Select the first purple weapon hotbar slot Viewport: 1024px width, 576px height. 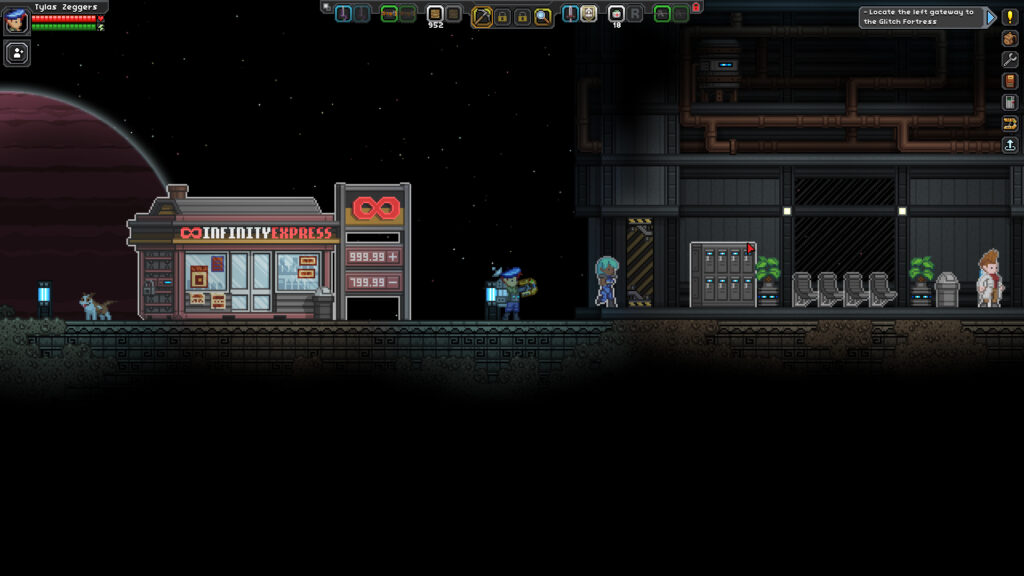point(344,14)
